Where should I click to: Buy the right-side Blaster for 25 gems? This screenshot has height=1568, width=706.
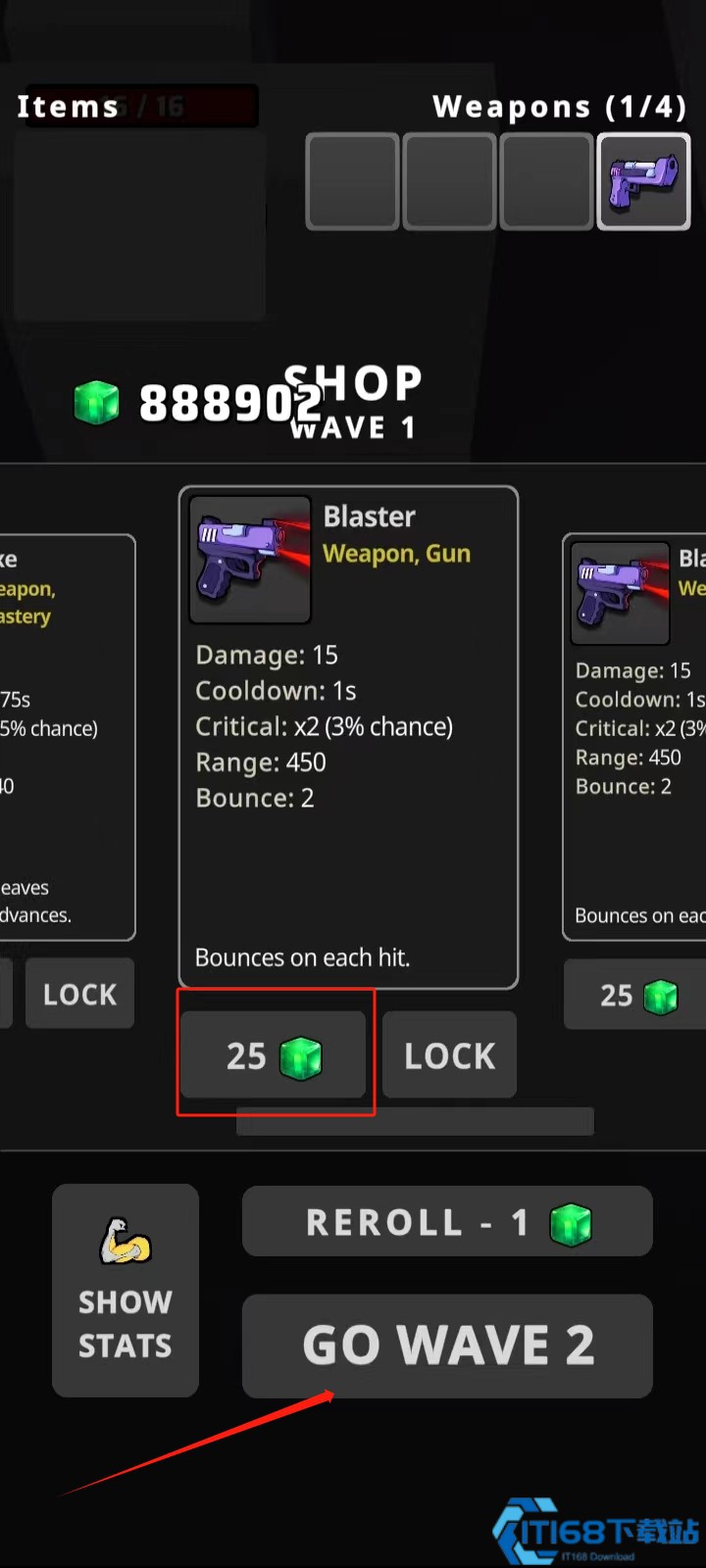click(635, 995)
